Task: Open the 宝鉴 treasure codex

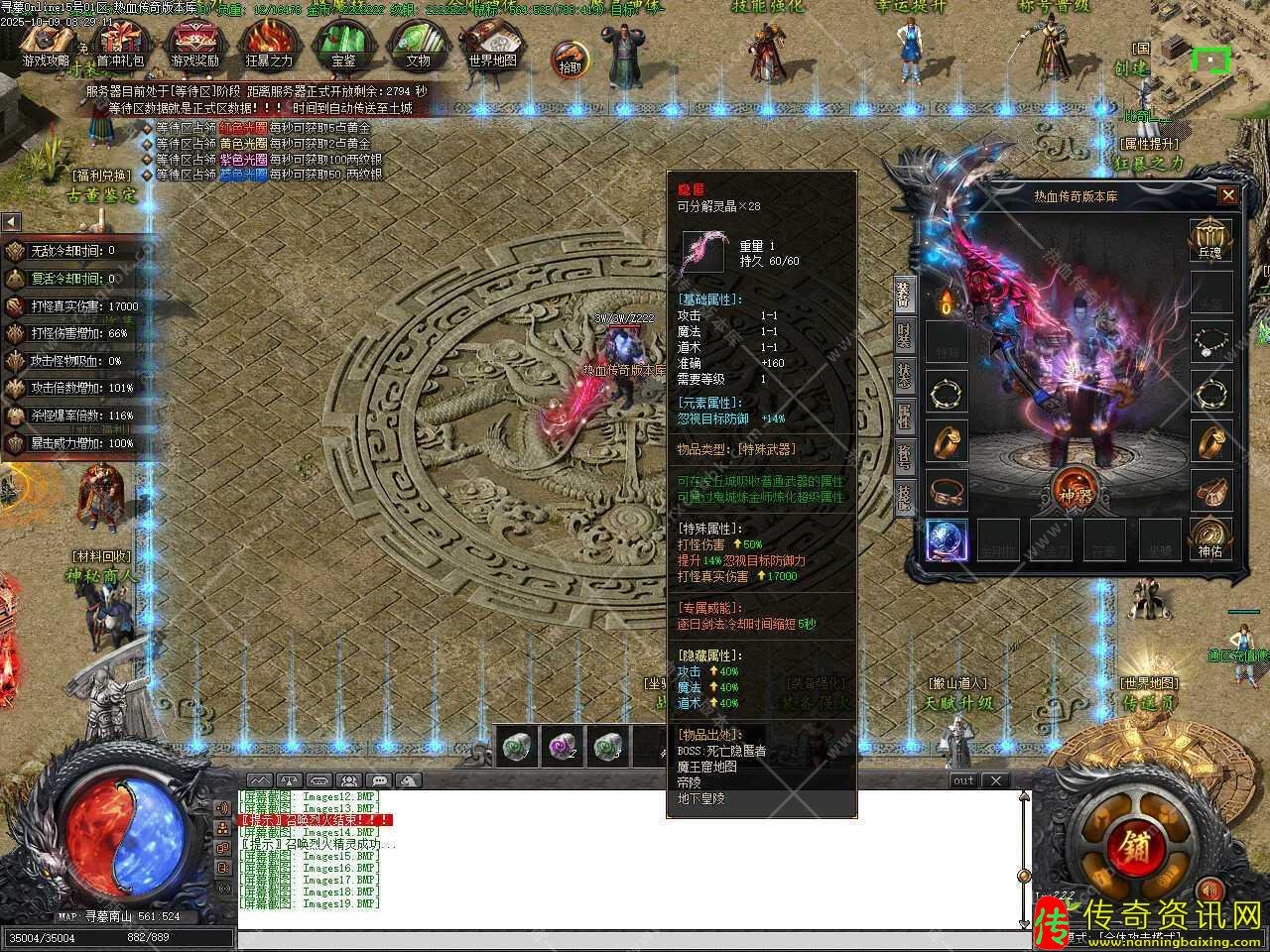Action: coord(343,46)
